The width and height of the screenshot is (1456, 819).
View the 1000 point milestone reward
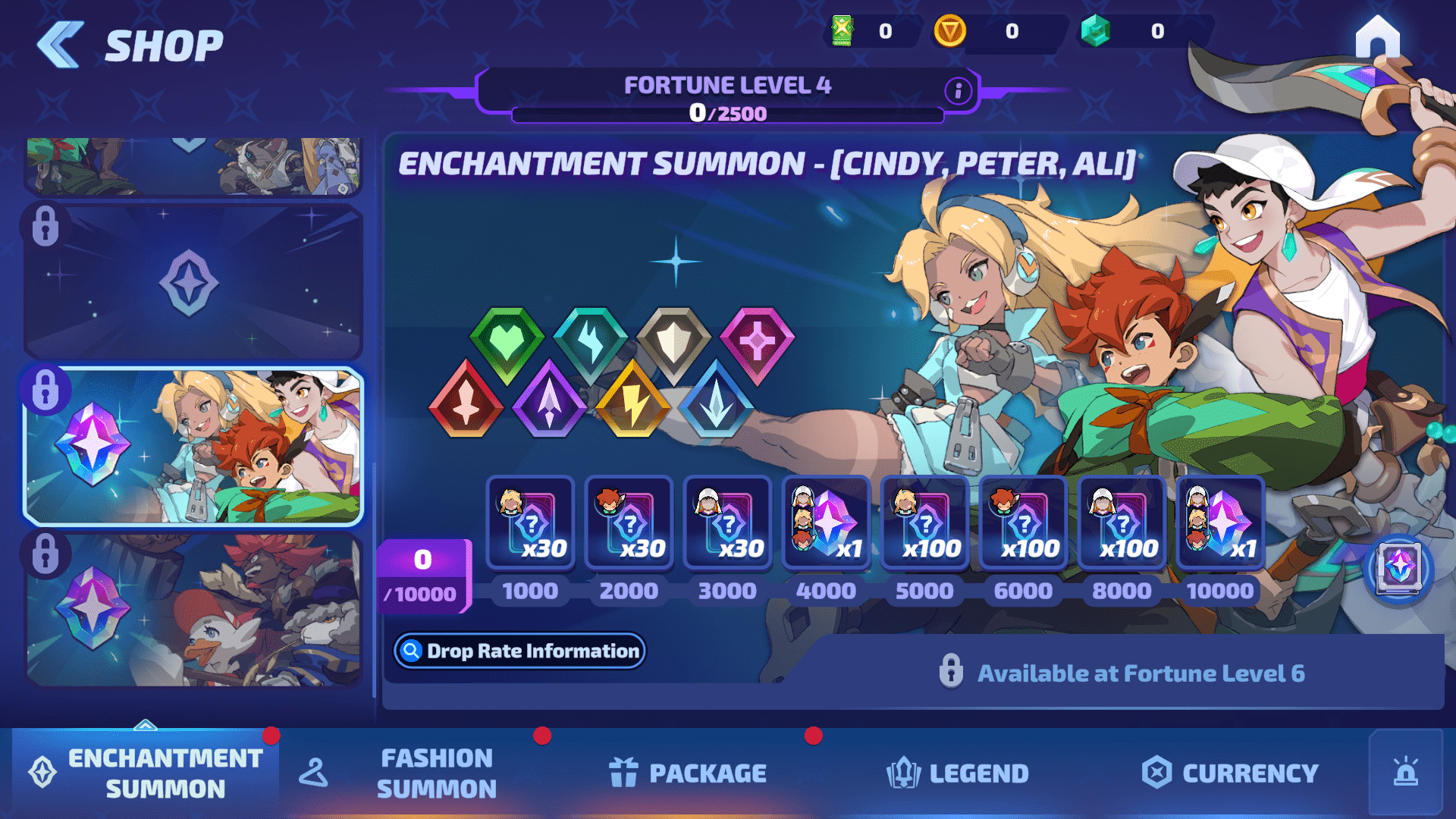[530, 523]
